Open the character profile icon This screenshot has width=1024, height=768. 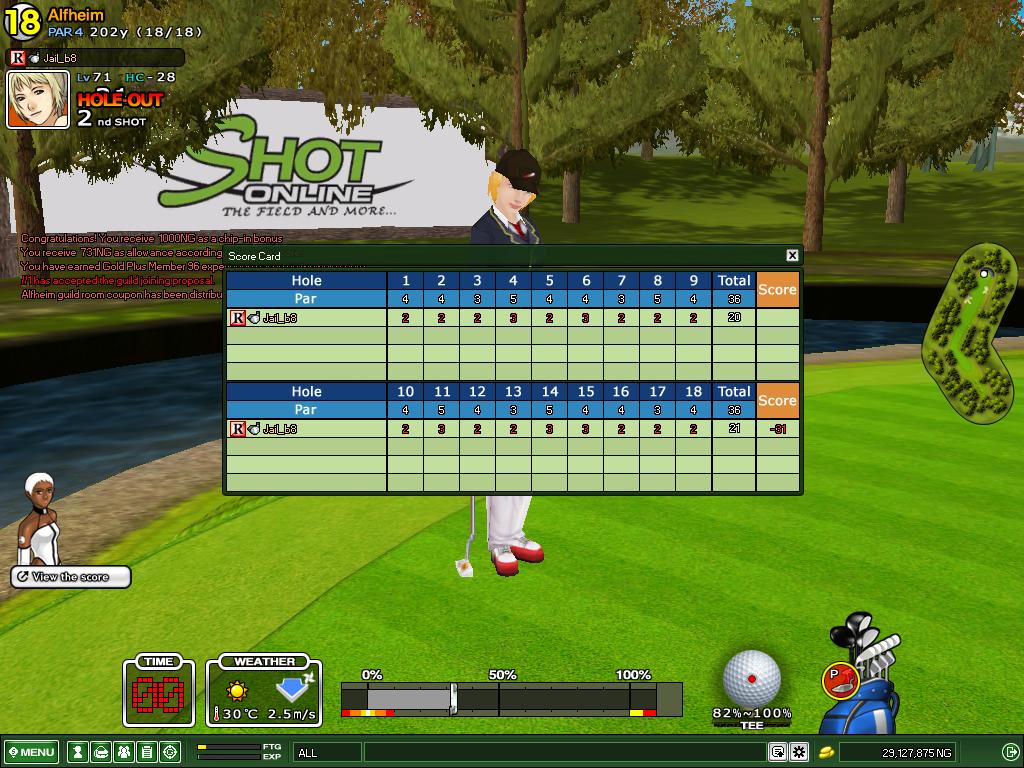pyautogui.click(x=77, y=752)
